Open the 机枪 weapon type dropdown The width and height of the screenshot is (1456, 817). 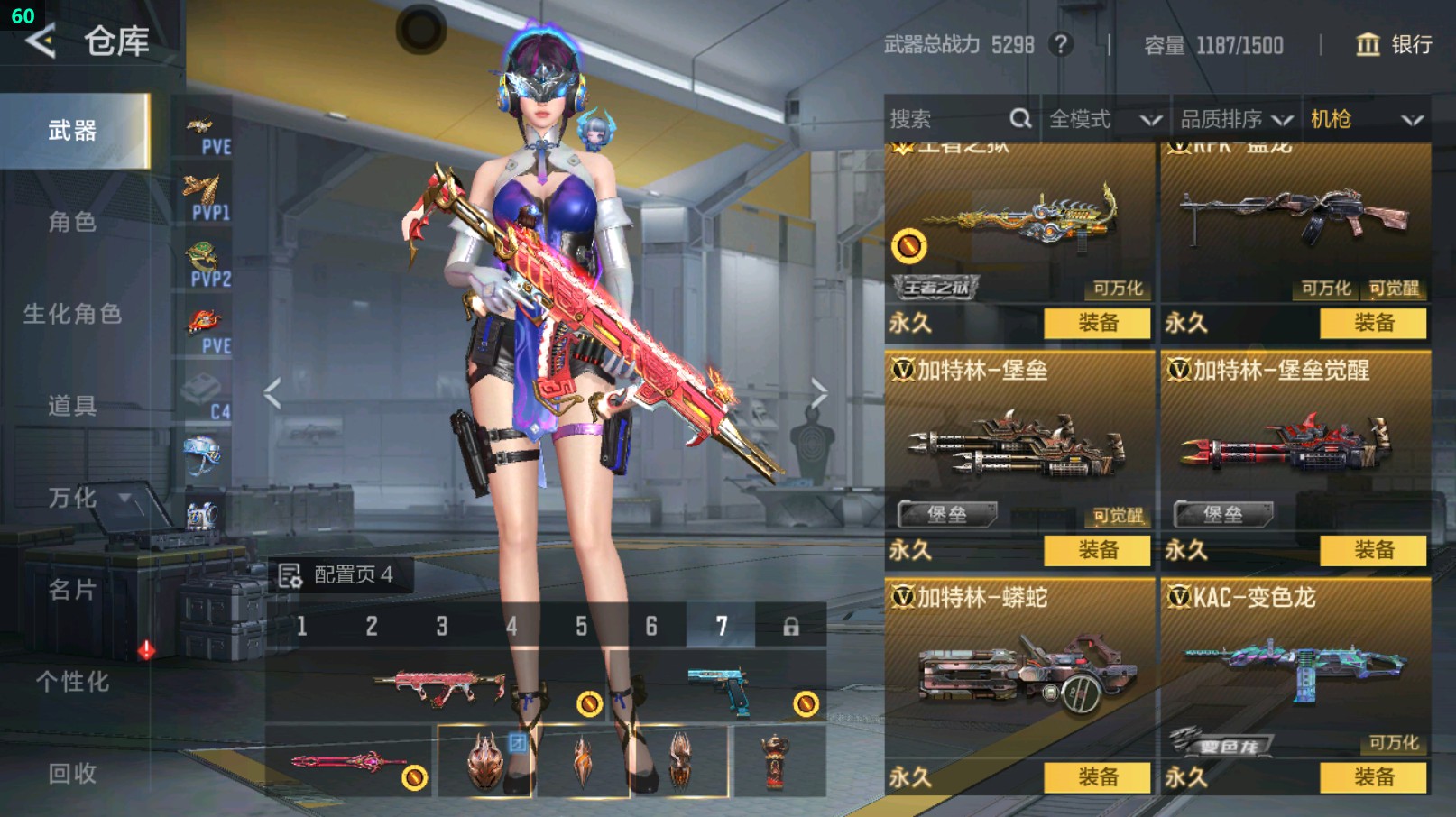pyautogui.click(x=1366, y=119)
